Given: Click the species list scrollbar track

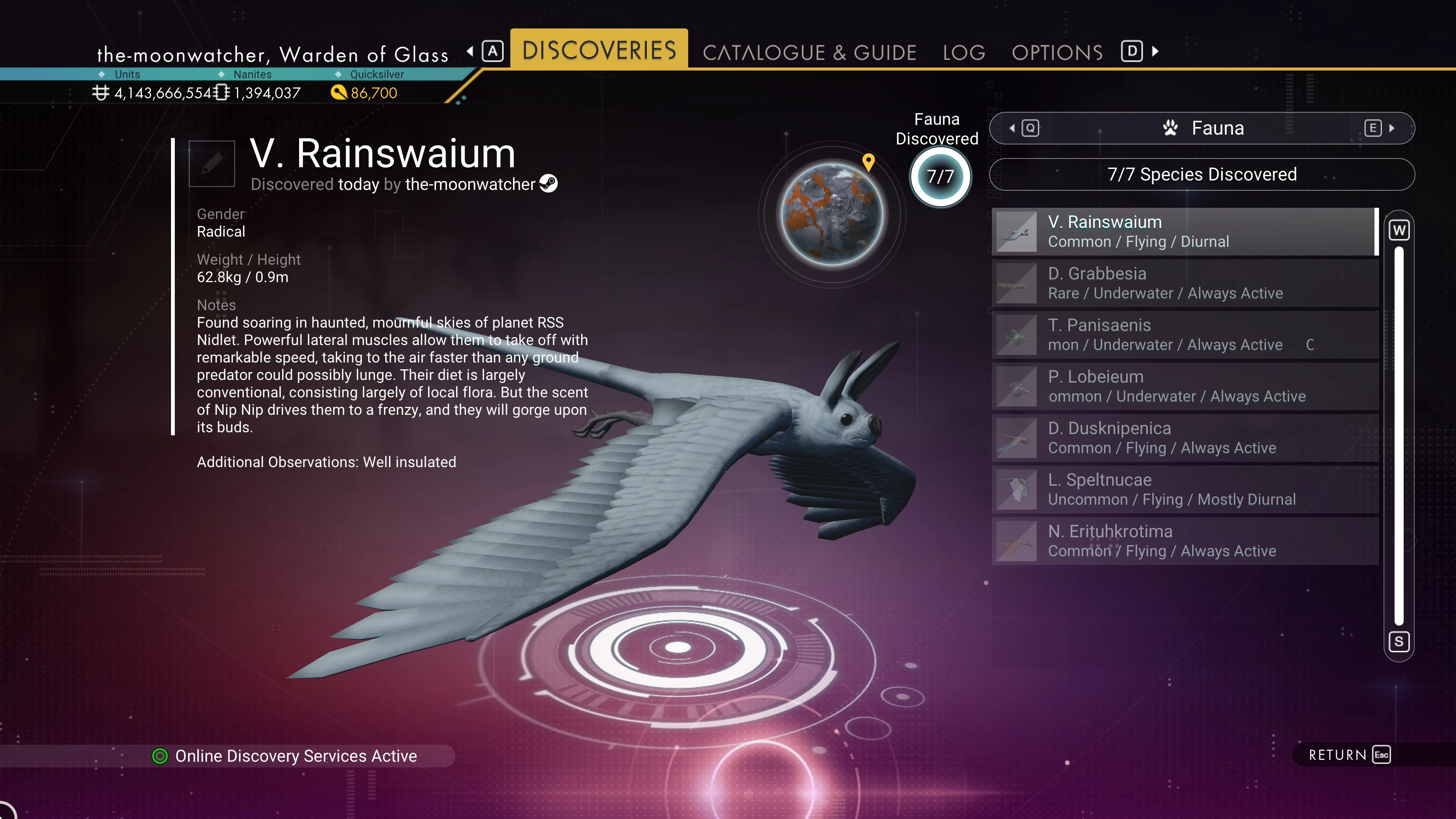Looking at the screenshot, I should (1399, 435).
